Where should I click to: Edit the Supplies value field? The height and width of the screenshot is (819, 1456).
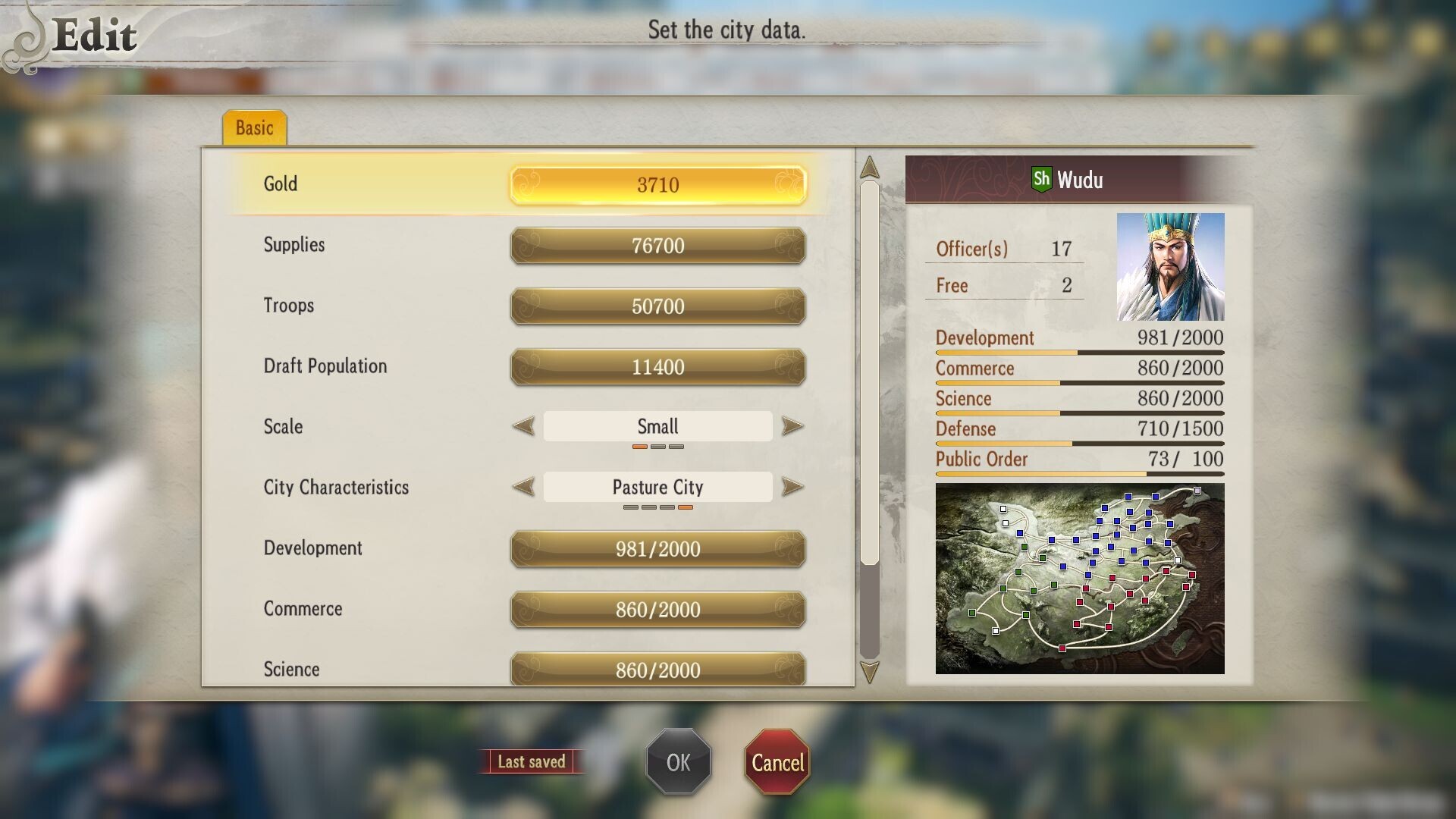coord(657,245)
